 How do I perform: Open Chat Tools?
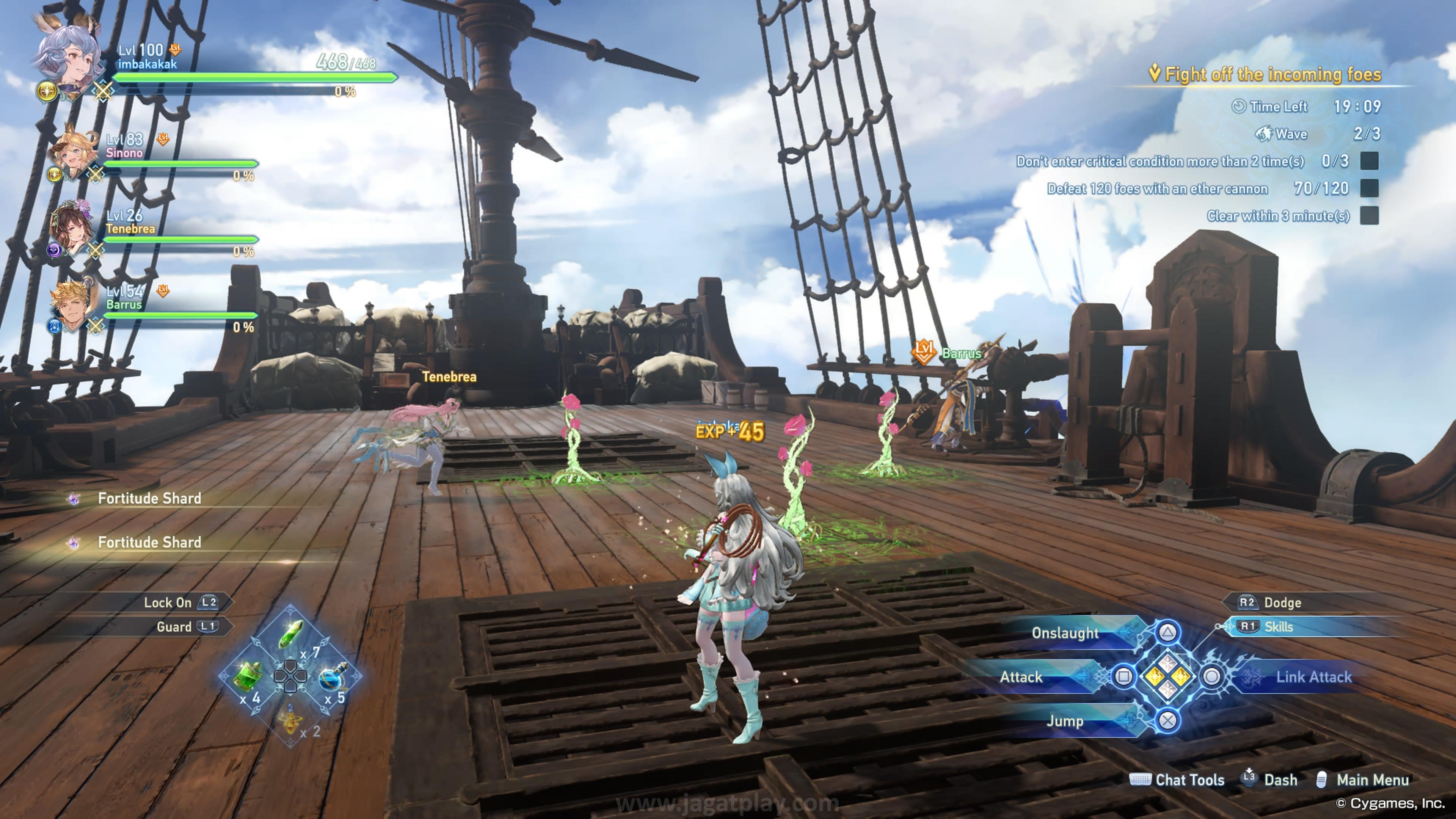[1189, 780]
